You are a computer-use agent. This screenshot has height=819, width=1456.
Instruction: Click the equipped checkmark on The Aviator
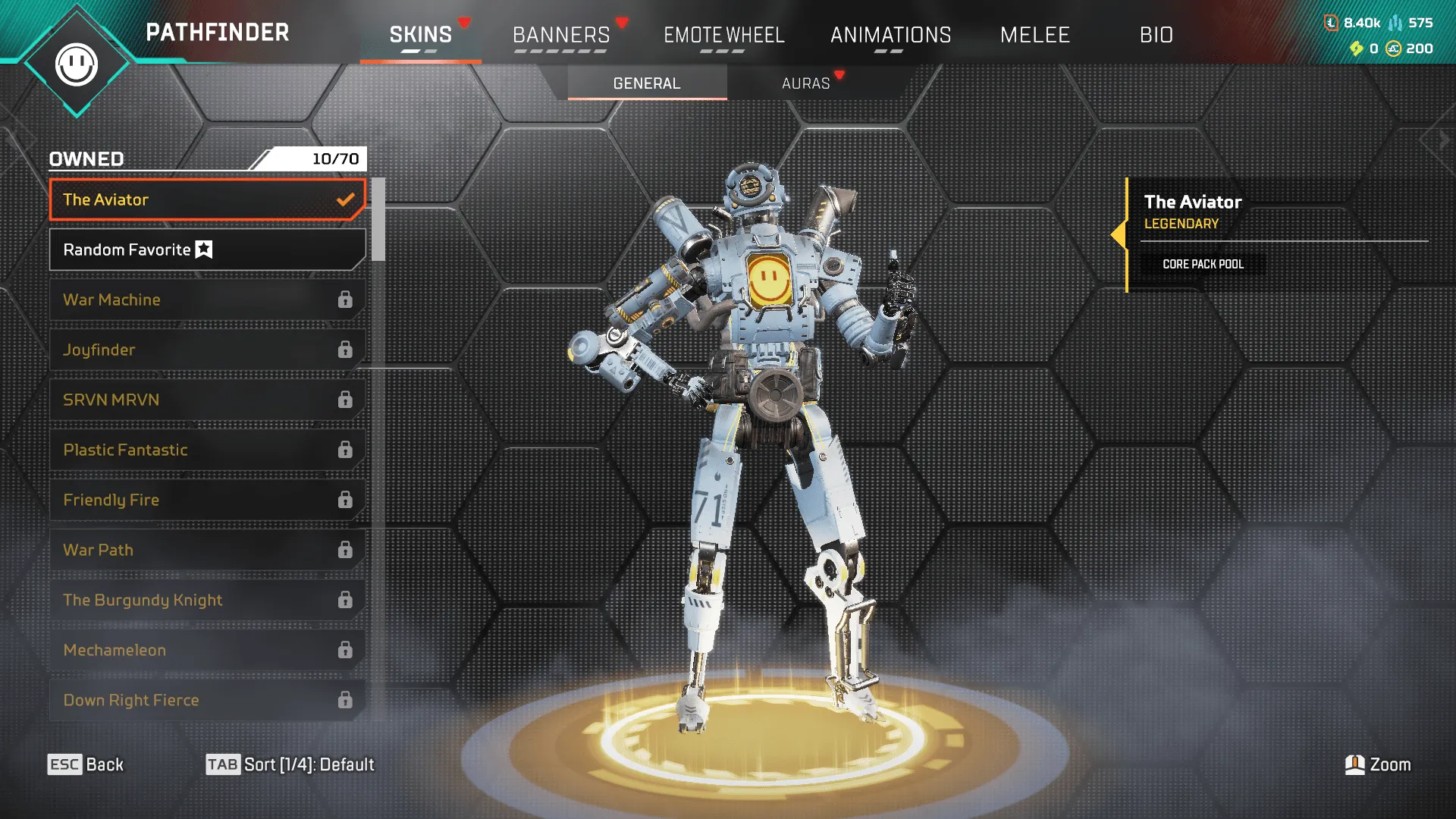point(347,199)
